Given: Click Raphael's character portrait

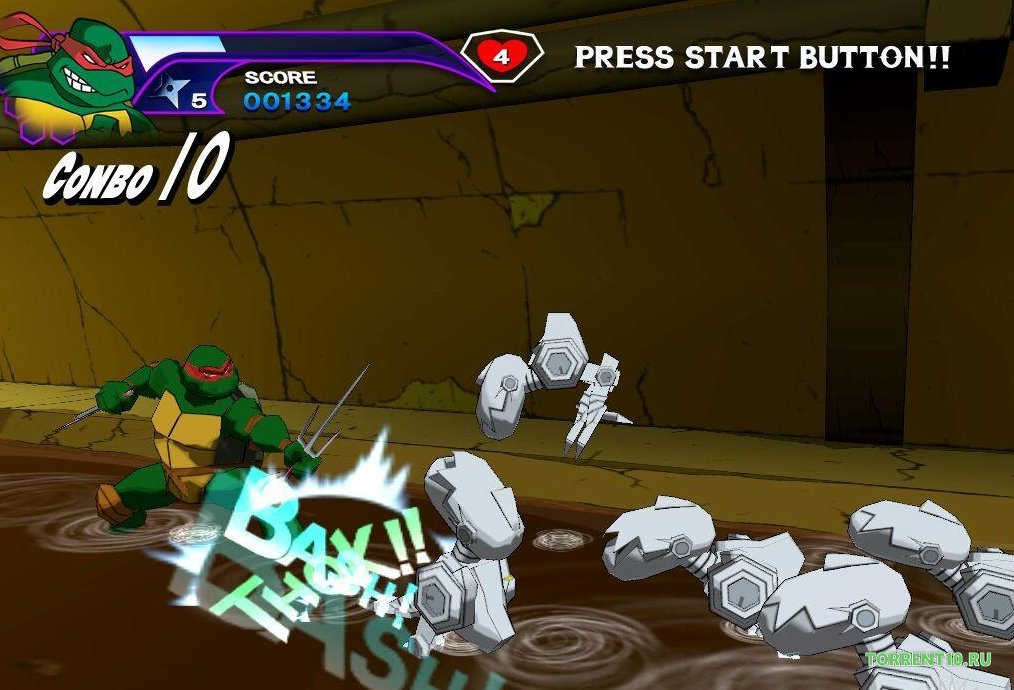Looking at the screenshot, I should 72,70.
